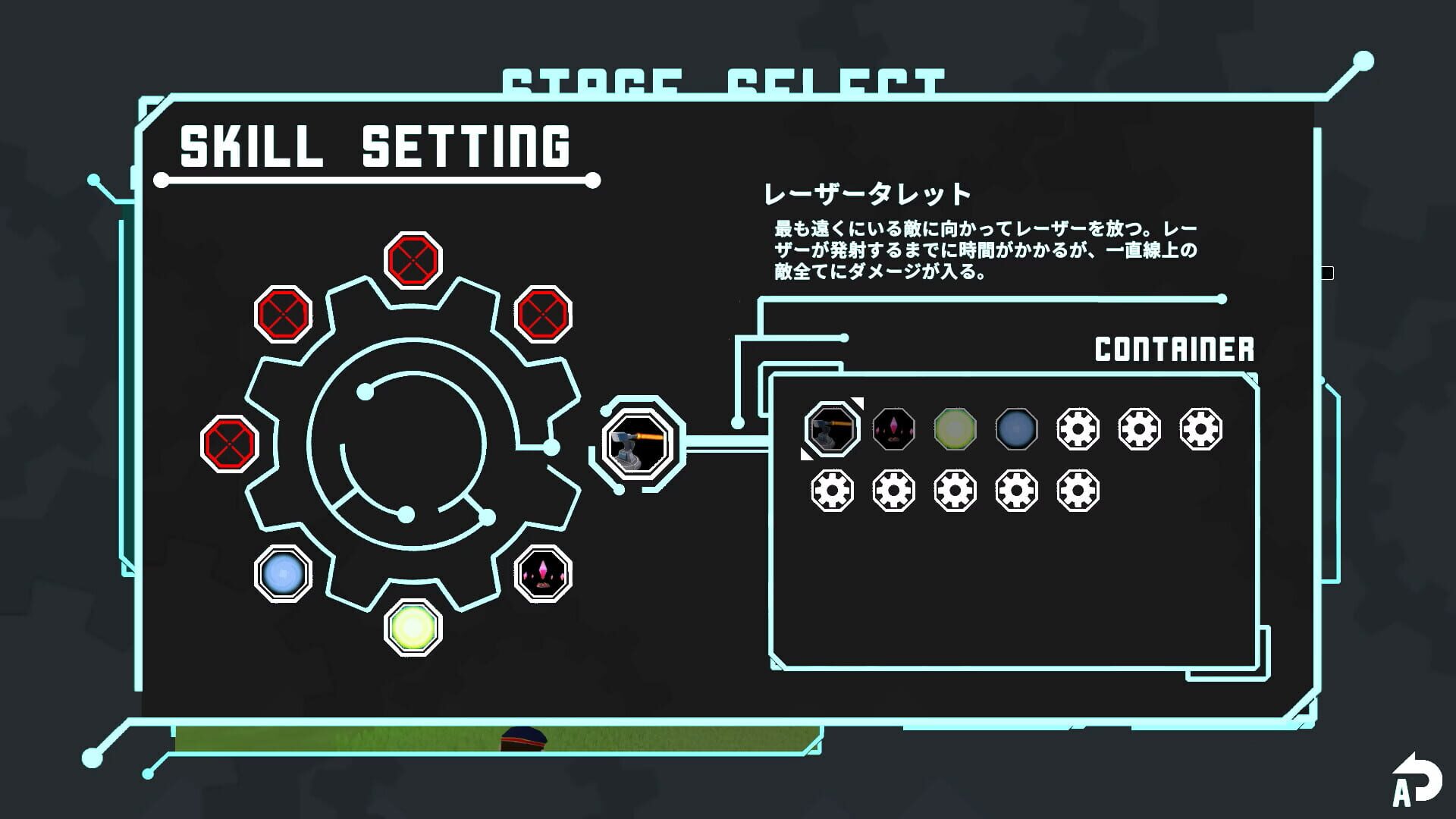Click the upper-right red locked skill slot

point(543,312)
